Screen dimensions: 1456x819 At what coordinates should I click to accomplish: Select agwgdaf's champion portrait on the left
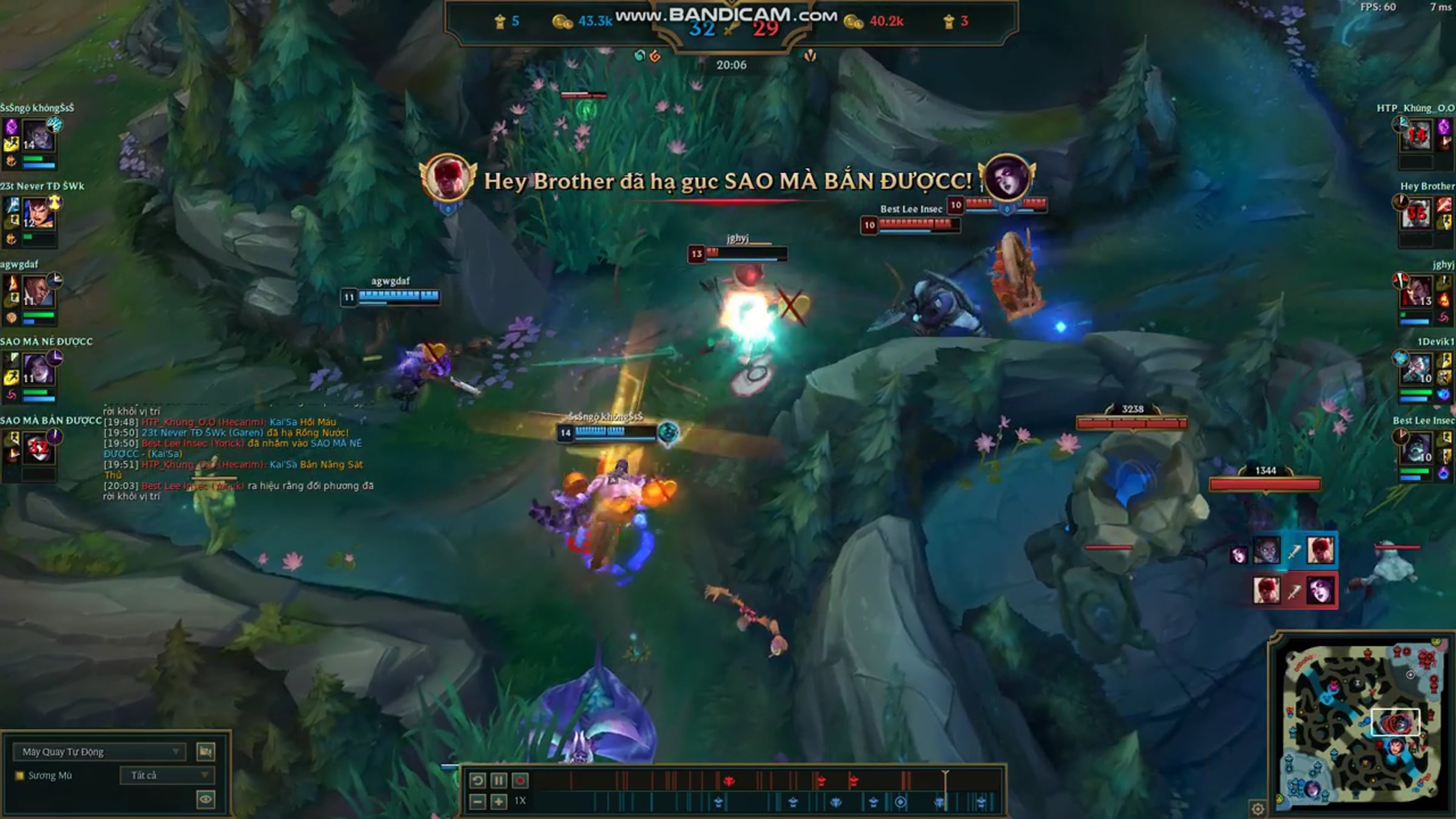[38, 291]
